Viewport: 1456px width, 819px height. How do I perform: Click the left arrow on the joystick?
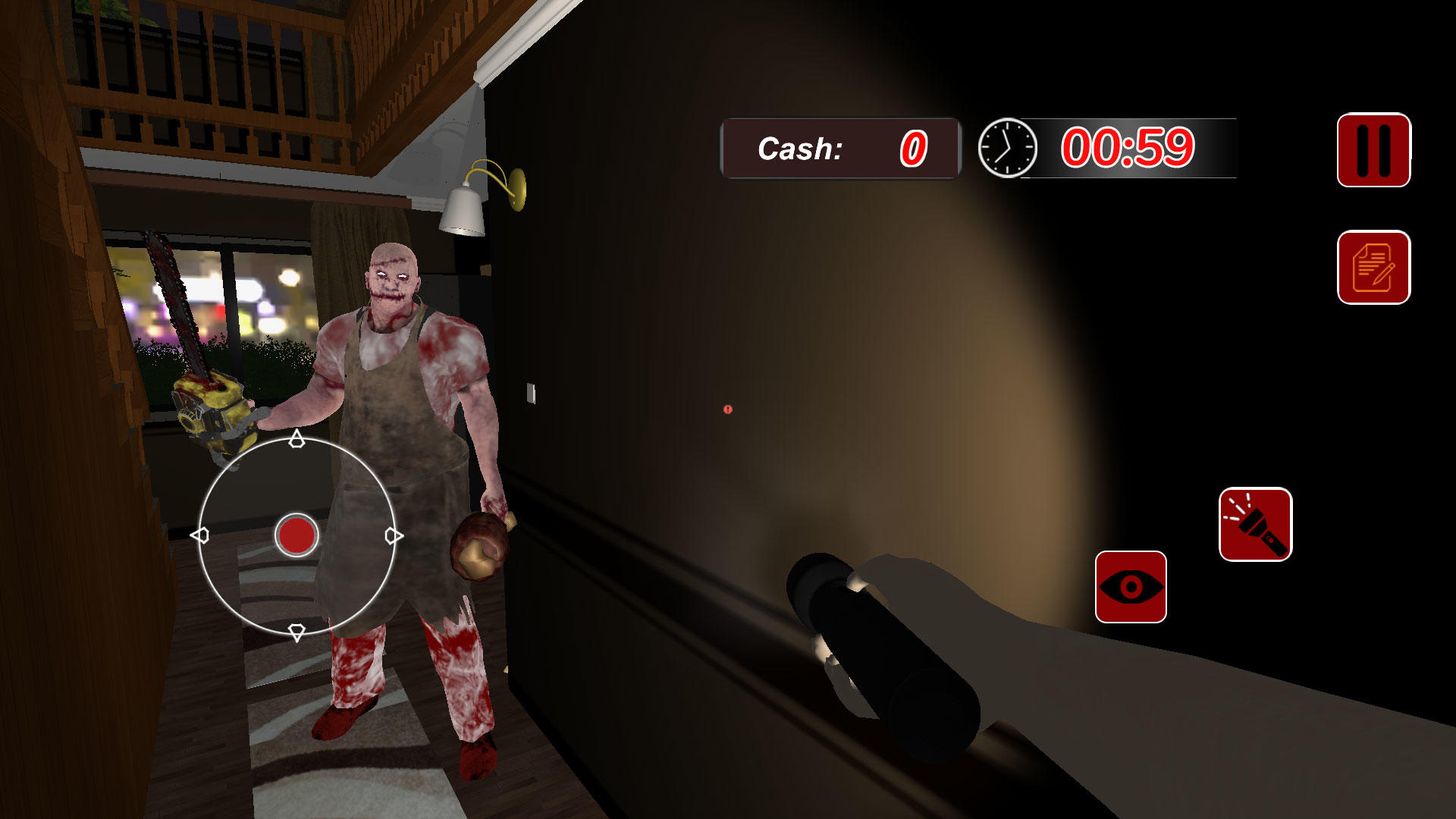coord(202,535)
